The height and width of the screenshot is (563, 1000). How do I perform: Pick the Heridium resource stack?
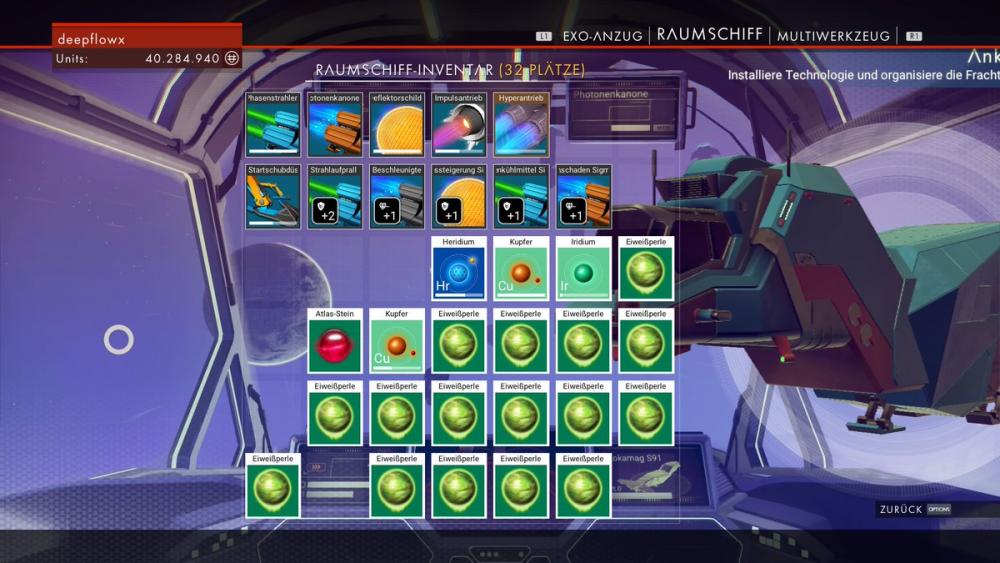coord(459,269)
